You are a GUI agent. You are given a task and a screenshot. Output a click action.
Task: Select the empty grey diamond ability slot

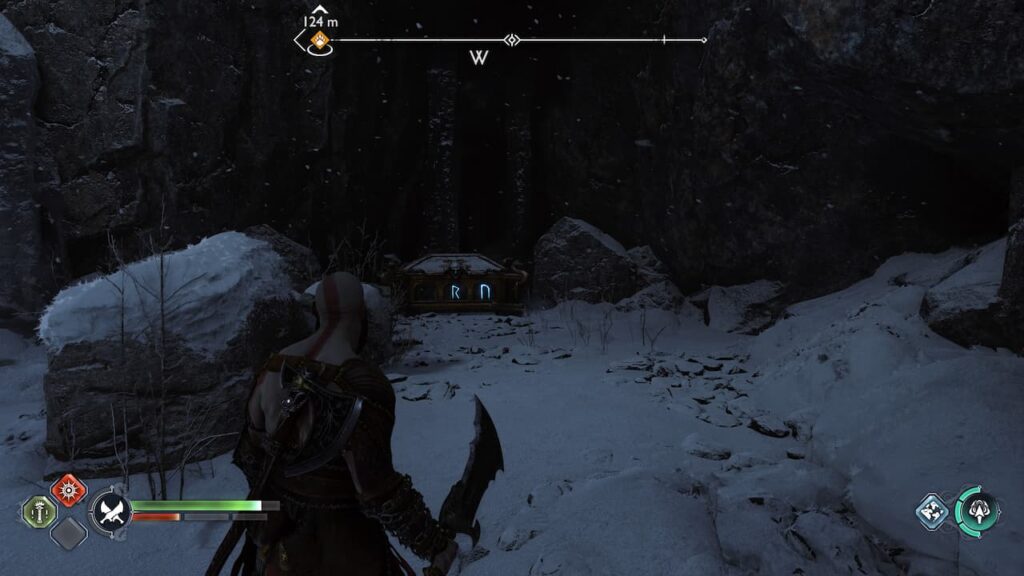coord(68,533)
